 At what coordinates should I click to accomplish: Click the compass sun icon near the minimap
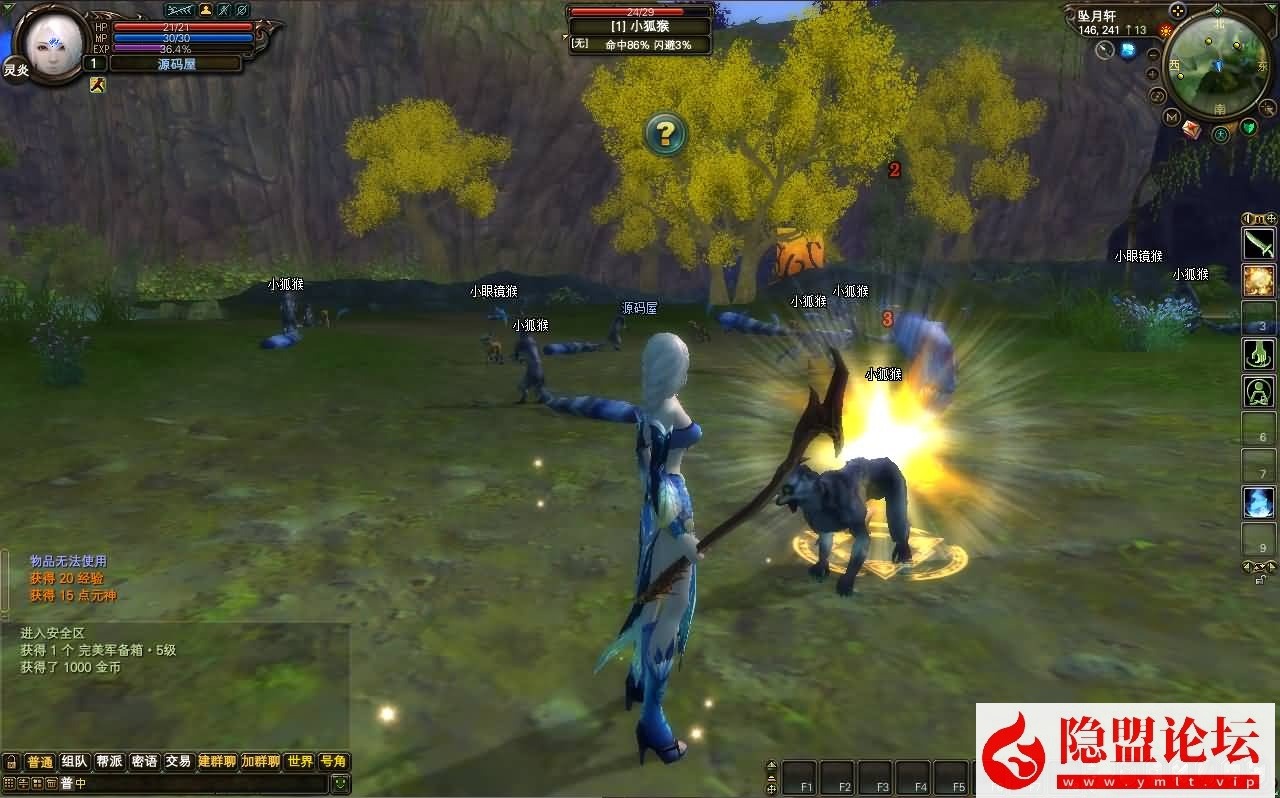1165,29
